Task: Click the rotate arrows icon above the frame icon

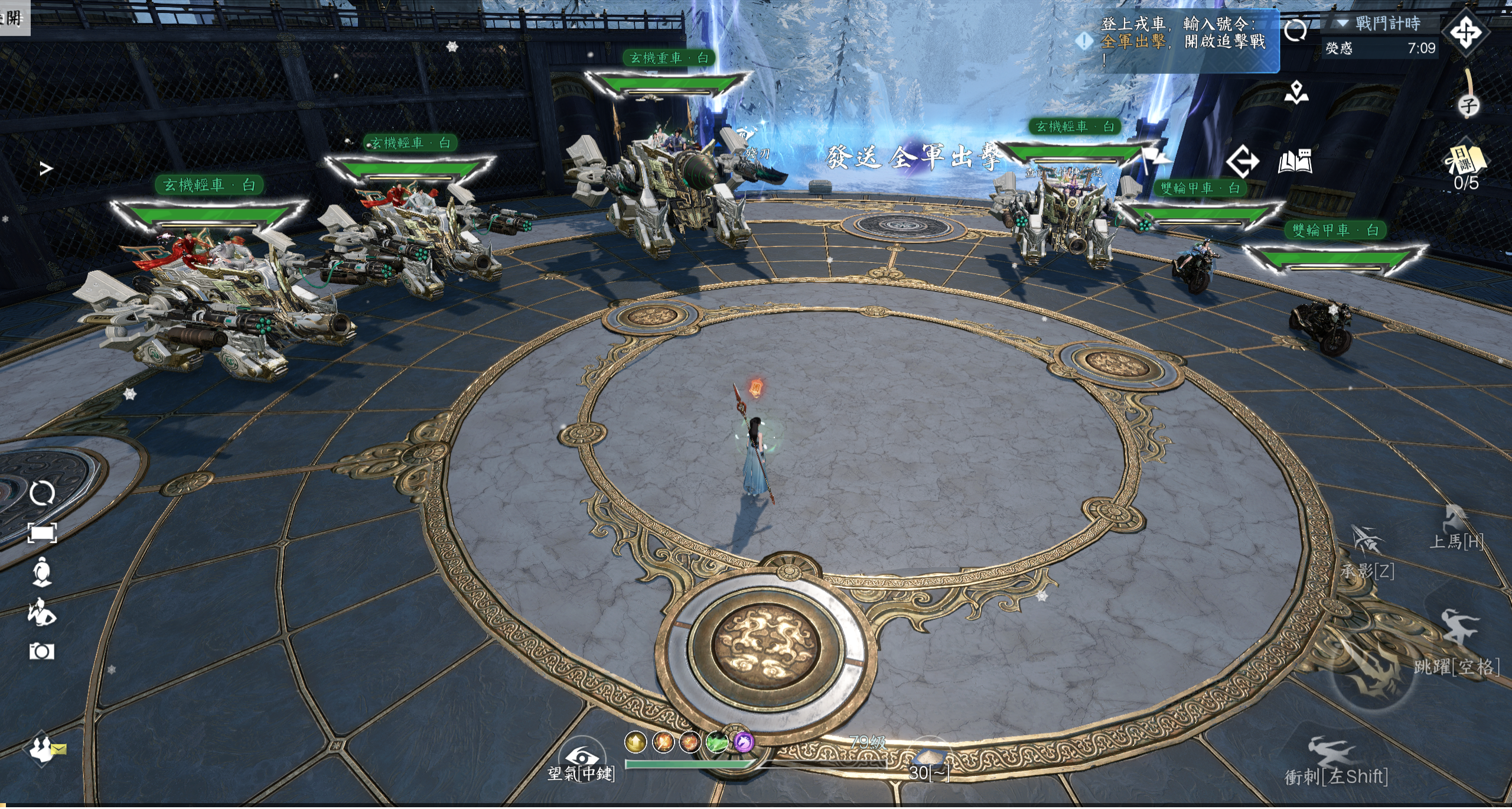Action: pyautogui.click(x=42, y=493)
